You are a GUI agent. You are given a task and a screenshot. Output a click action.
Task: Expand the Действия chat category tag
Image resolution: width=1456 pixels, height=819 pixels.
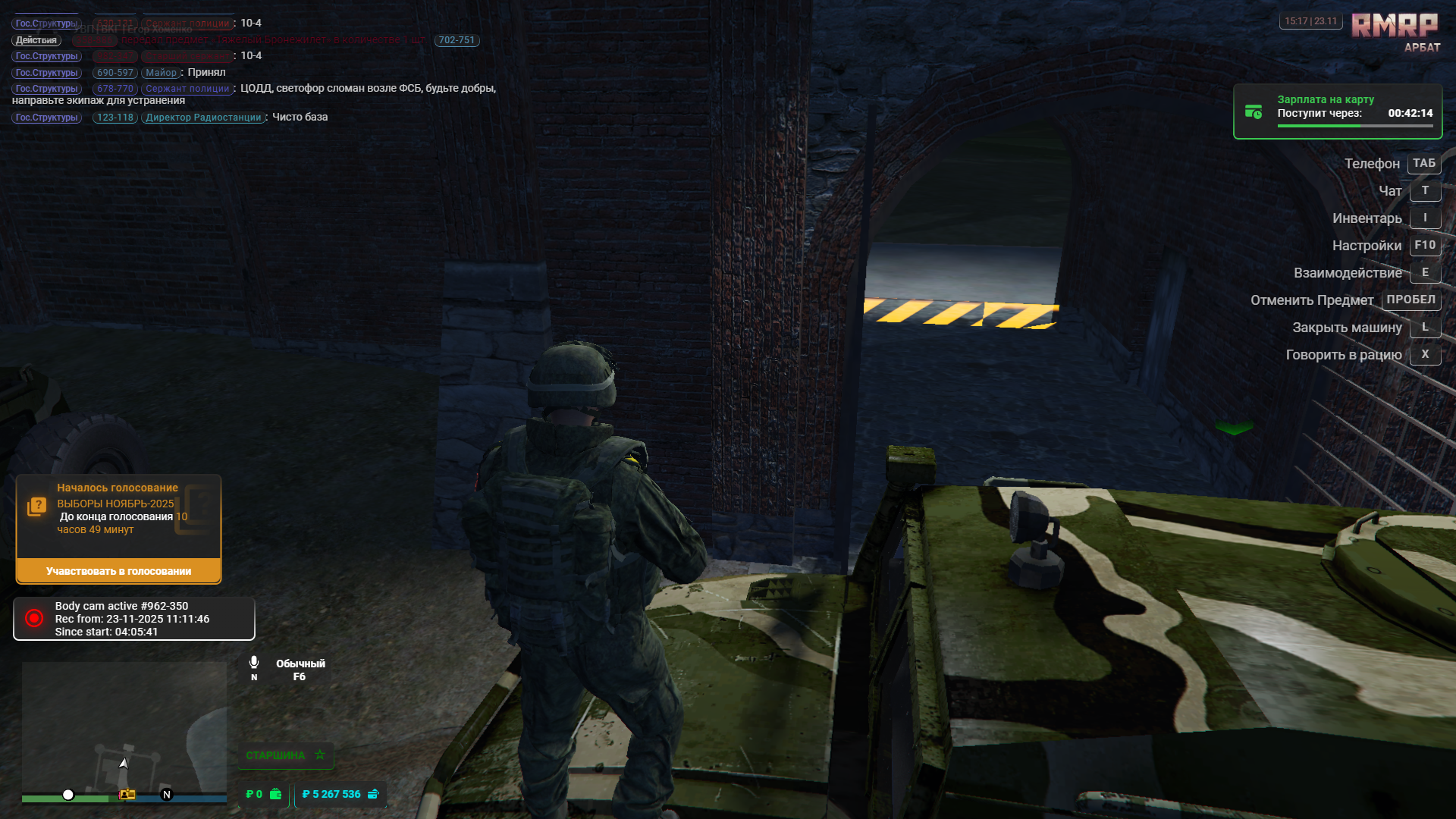(x=38, y=39)
